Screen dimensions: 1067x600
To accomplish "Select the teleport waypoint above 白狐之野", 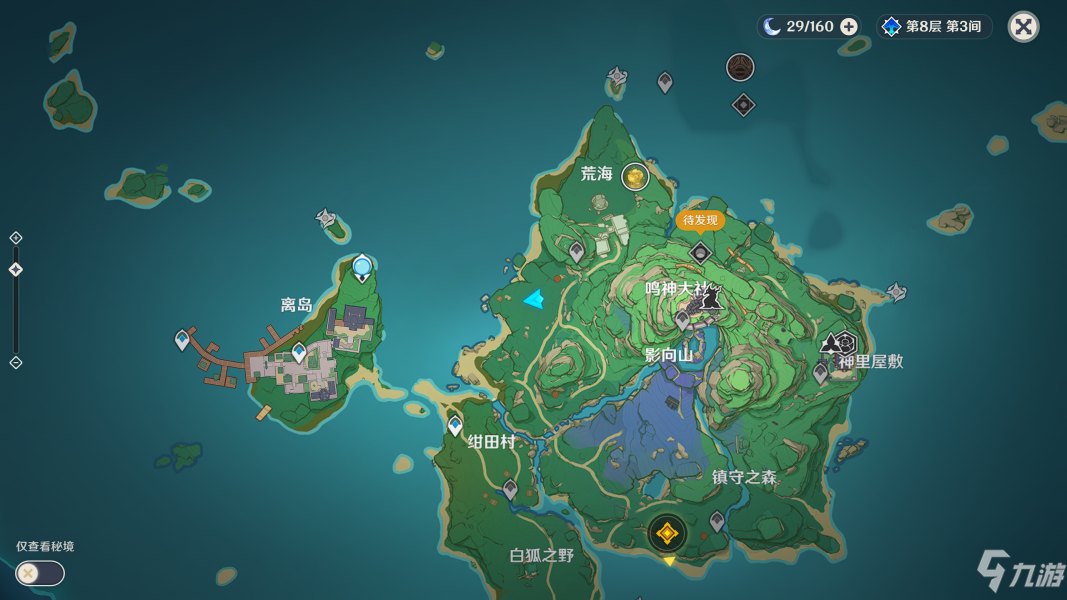I will pyautogui.click(x=510, y=490).
